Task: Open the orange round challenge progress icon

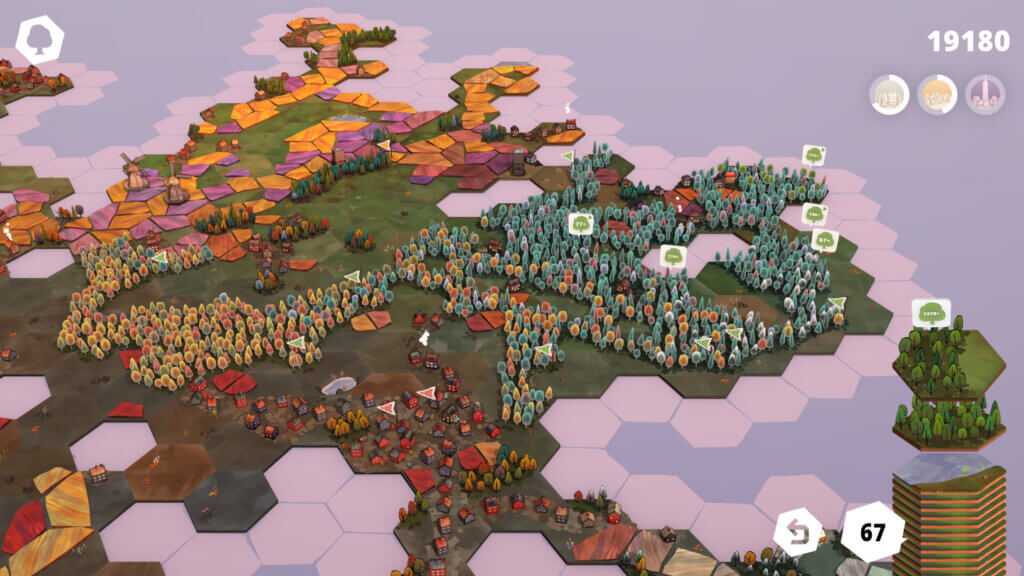Action: (x=937, y=95)
